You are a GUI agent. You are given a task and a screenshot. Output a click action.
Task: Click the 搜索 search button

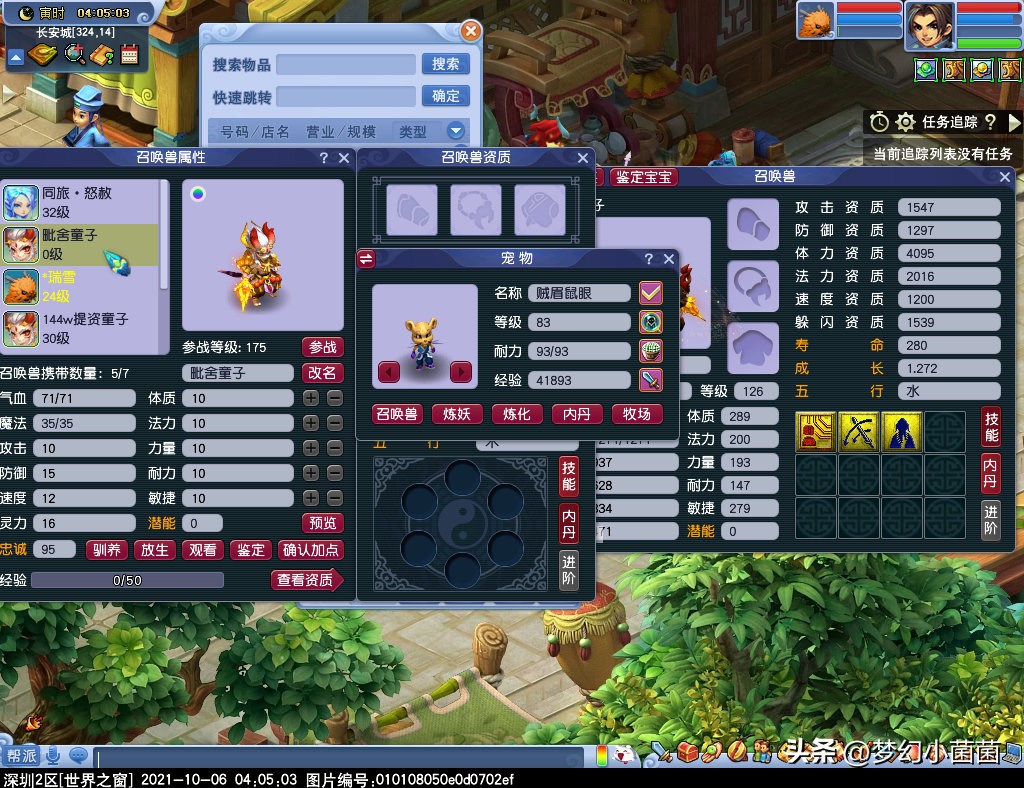point(446,64)
